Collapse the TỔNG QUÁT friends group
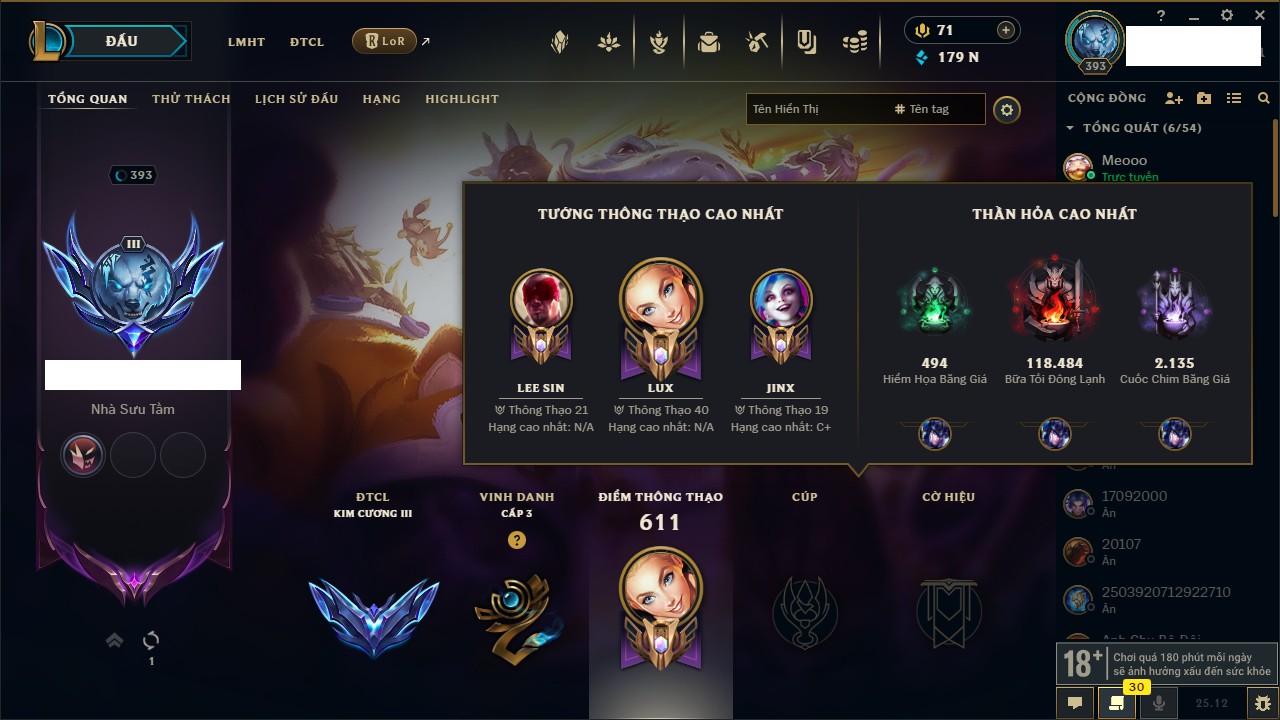The image size is (1280, 720). pyautogui.click(x=1070, y=128)
